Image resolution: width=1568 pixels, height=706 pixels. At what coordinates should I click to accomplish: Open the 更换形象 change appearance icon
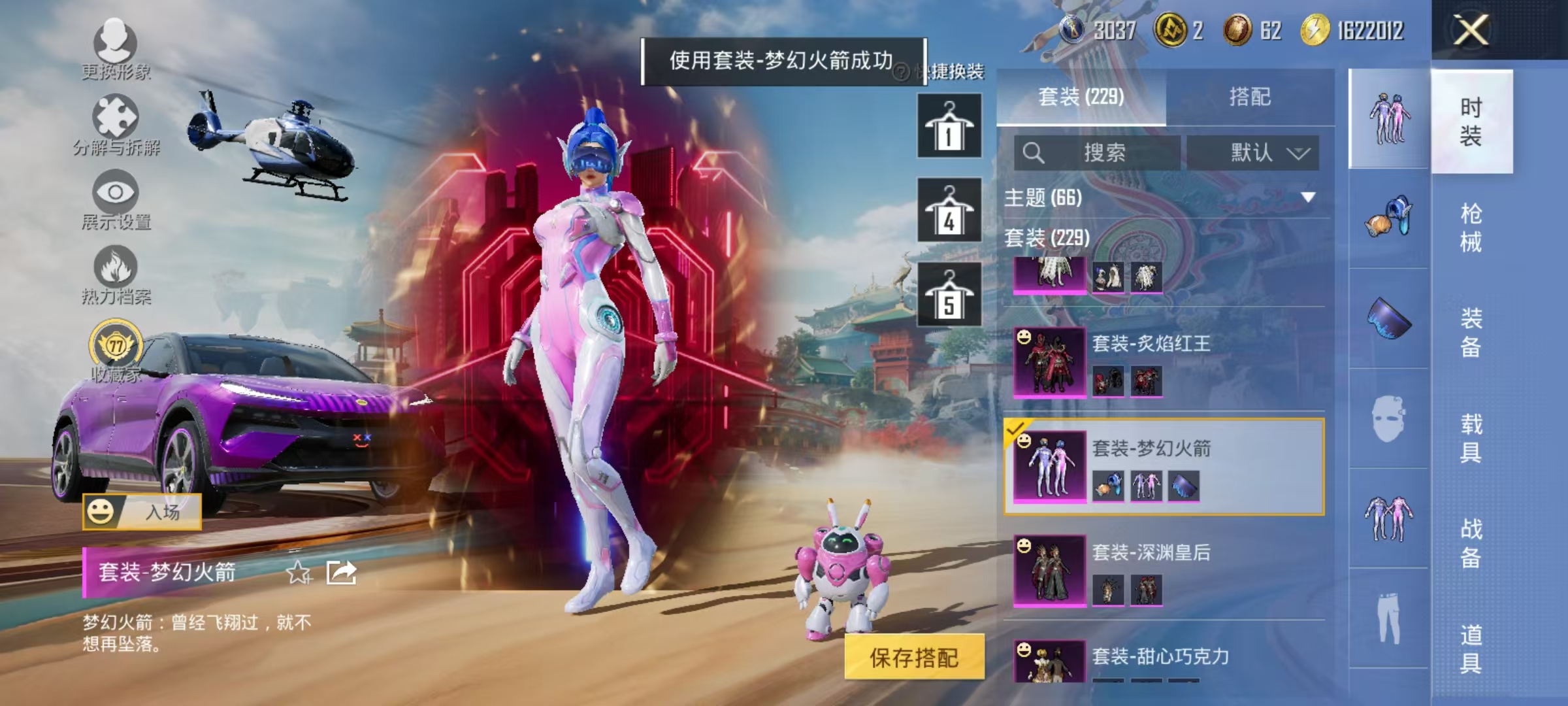[116, 41]
